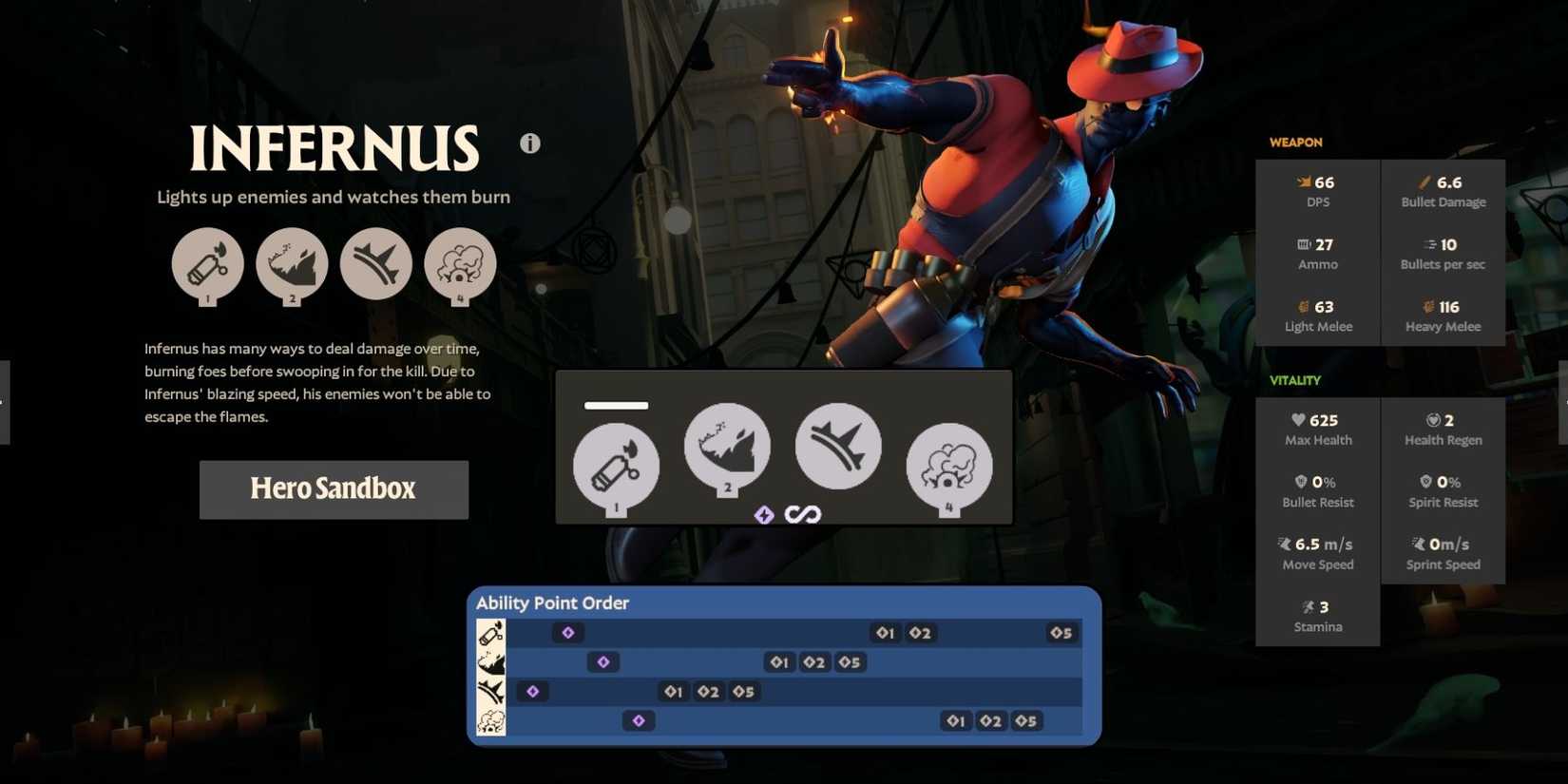Open the Concussive Combustion ability labeled 4
The image size is (1568, 784).
pos(460,265)
